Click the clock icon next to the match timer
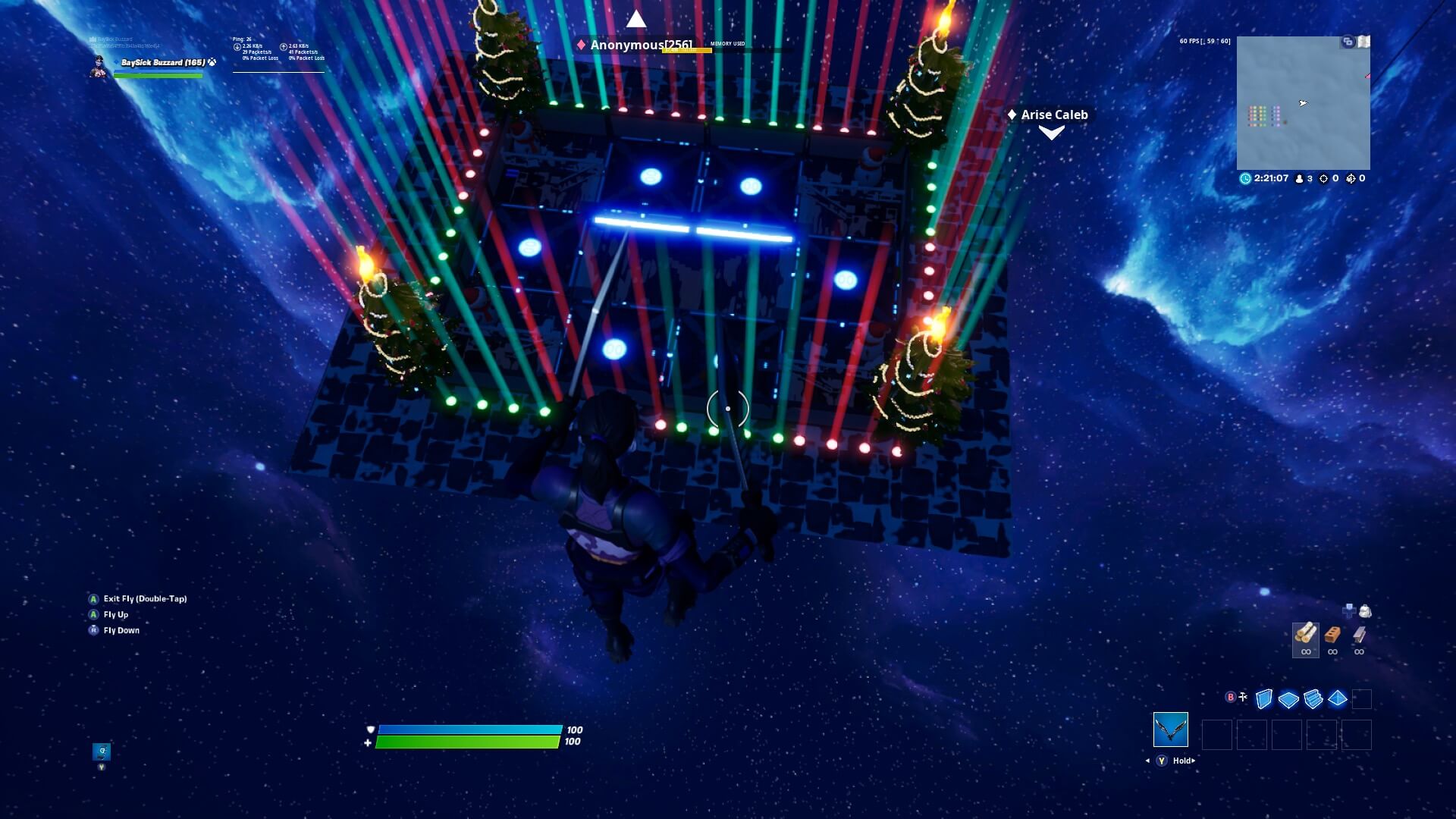1456x819 pixels. click(1244, 179)
